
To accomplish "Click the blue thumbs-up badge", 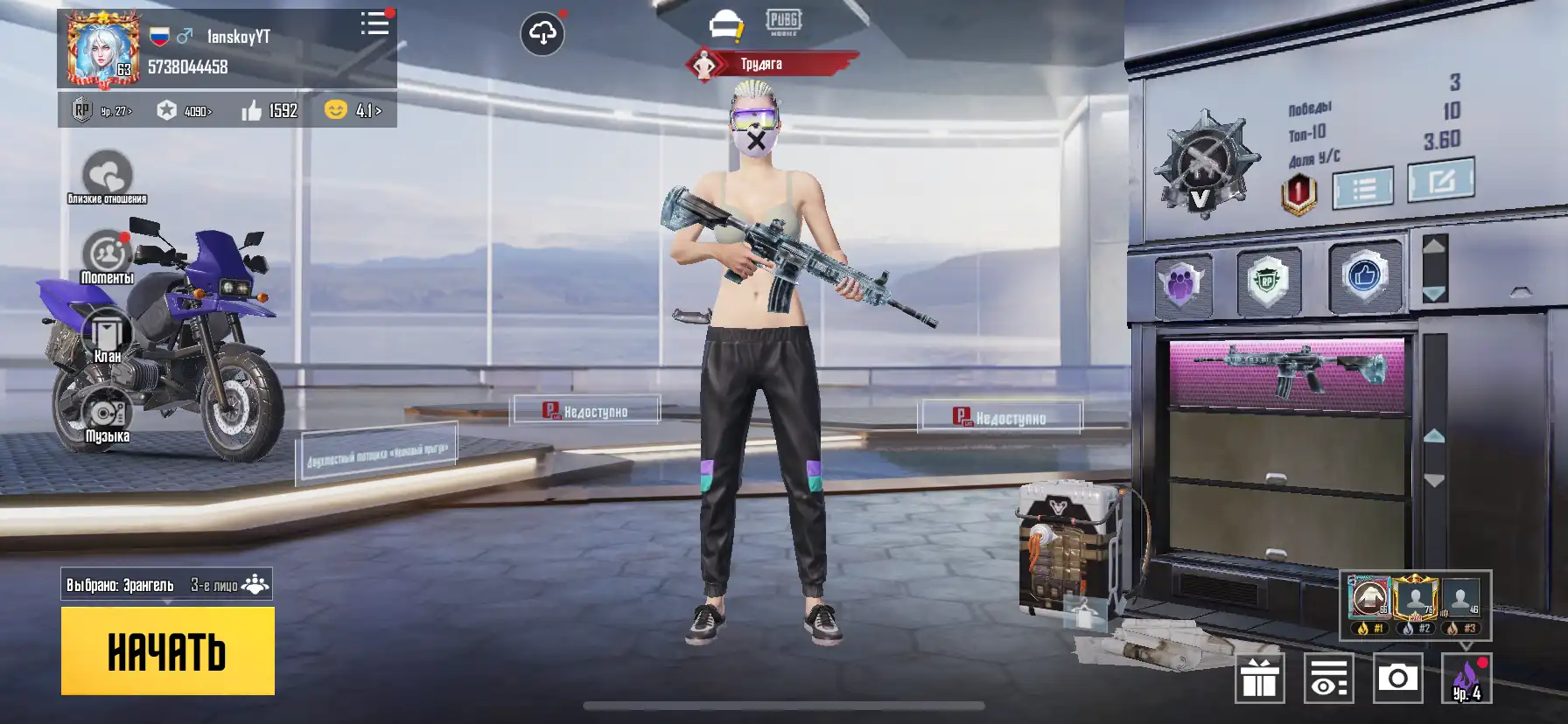I will tap(1363, 277).
